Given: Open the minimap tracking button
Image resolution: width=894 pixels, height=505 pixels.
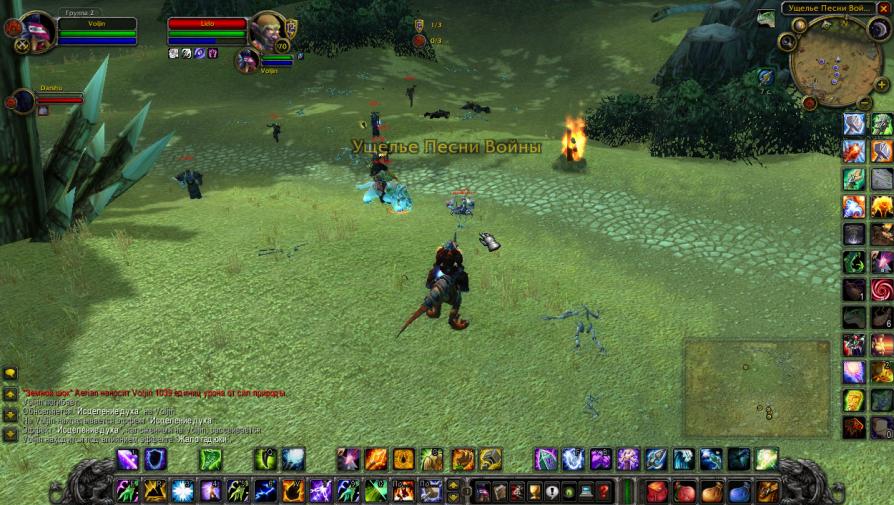Looking at the screenshot, I should click(788, 42).
